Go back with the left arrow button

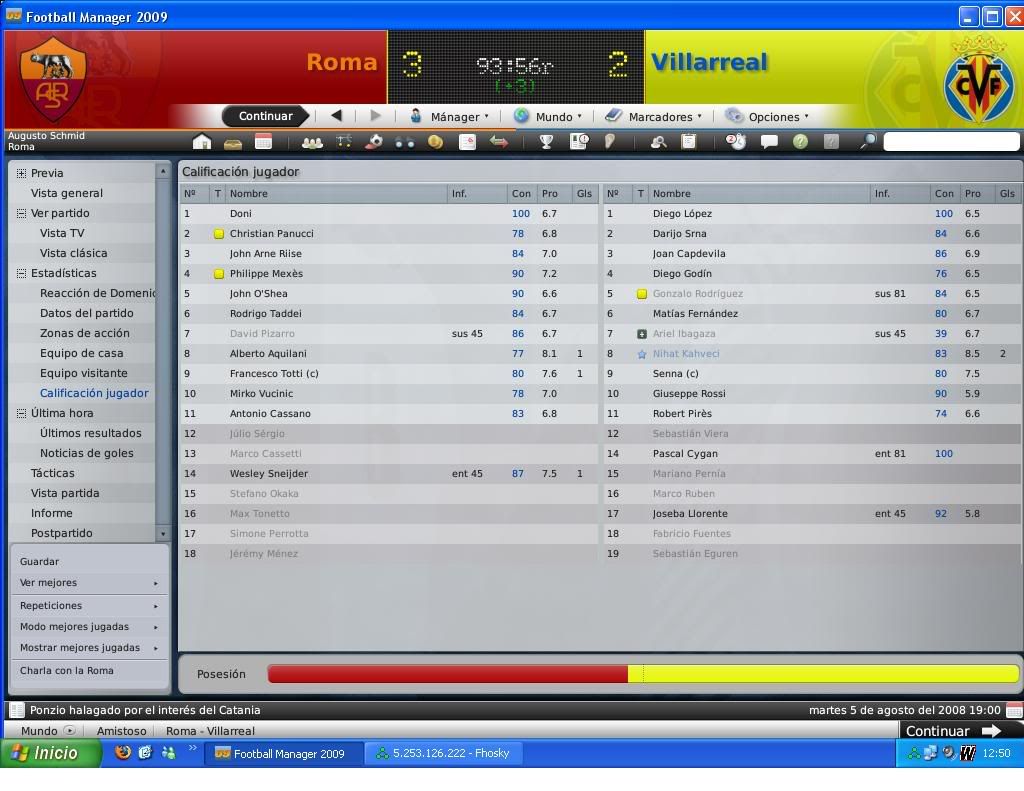click(x=336, y=116)
